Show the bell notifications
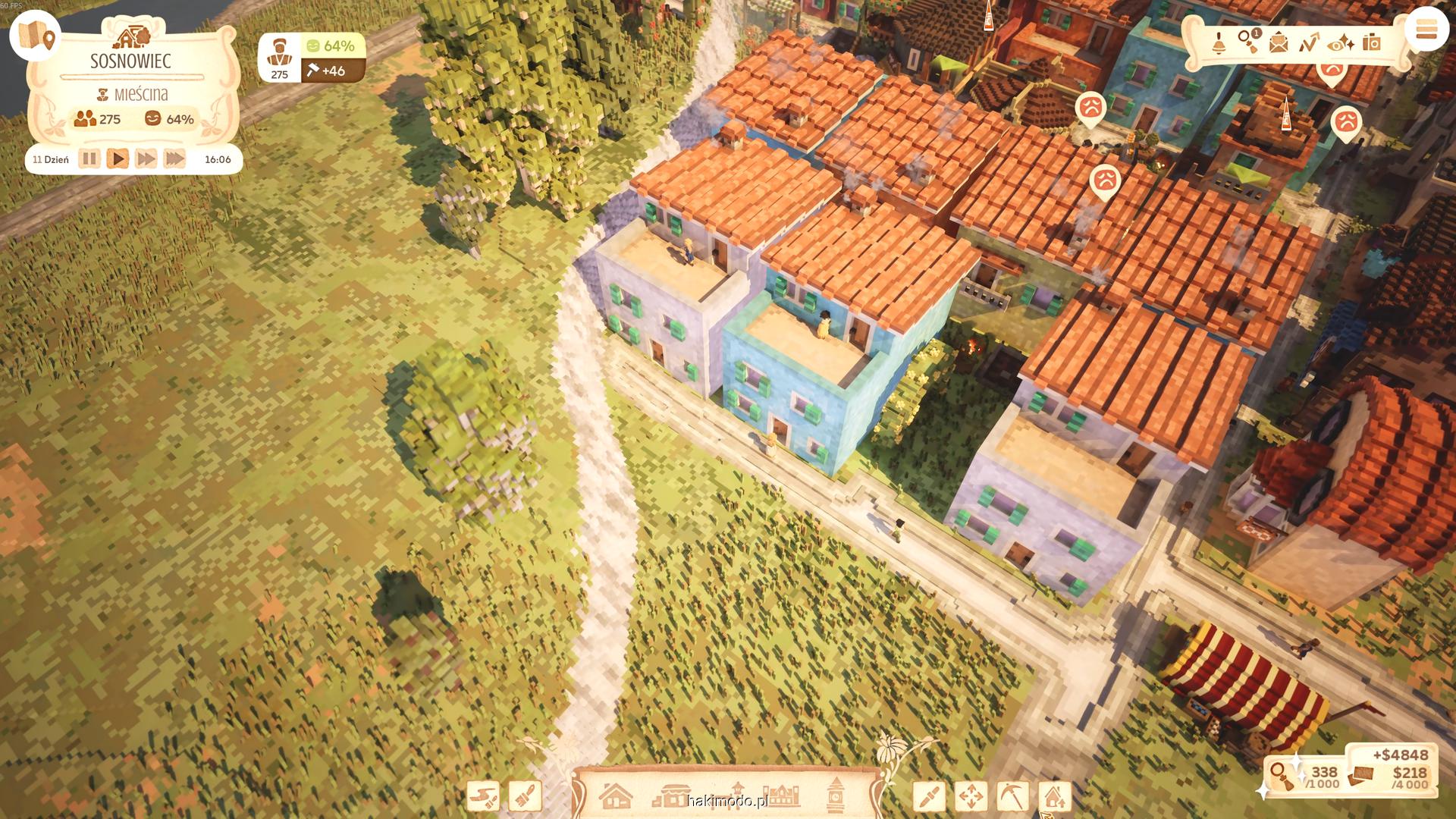 coord(1219,42)
